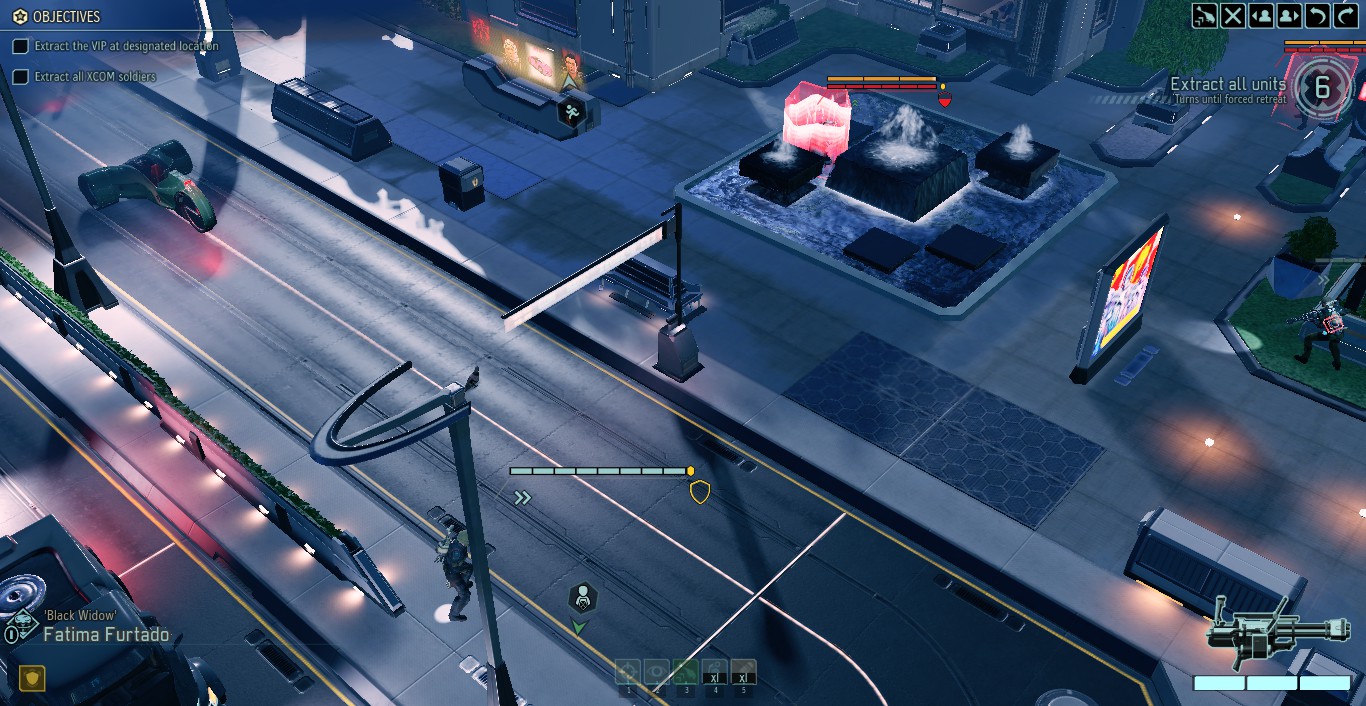Select the green VIP unit marker

[582, 599]
